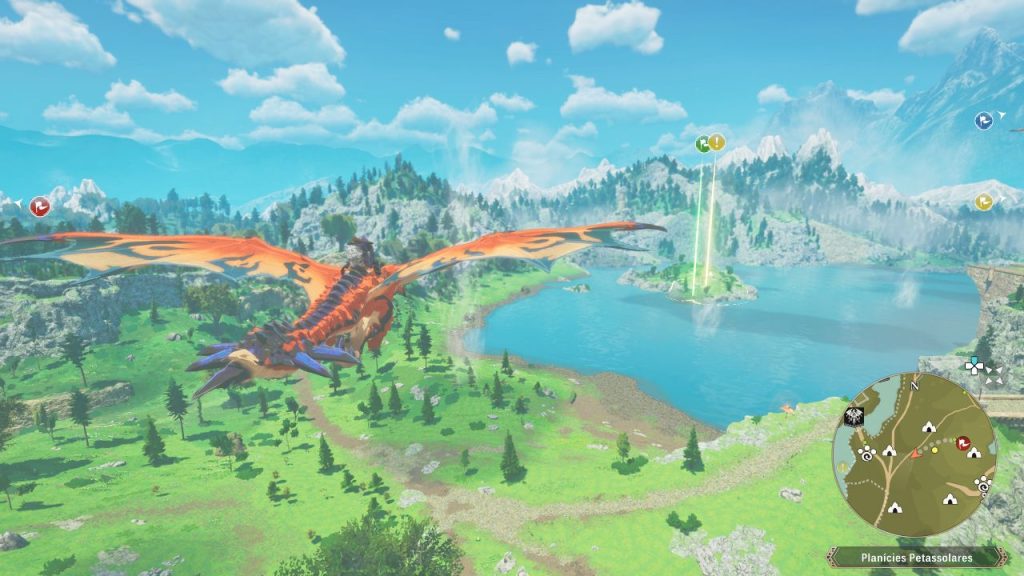
Task: Select the yellow exclamation quest marker
Action: coord(717,142)
